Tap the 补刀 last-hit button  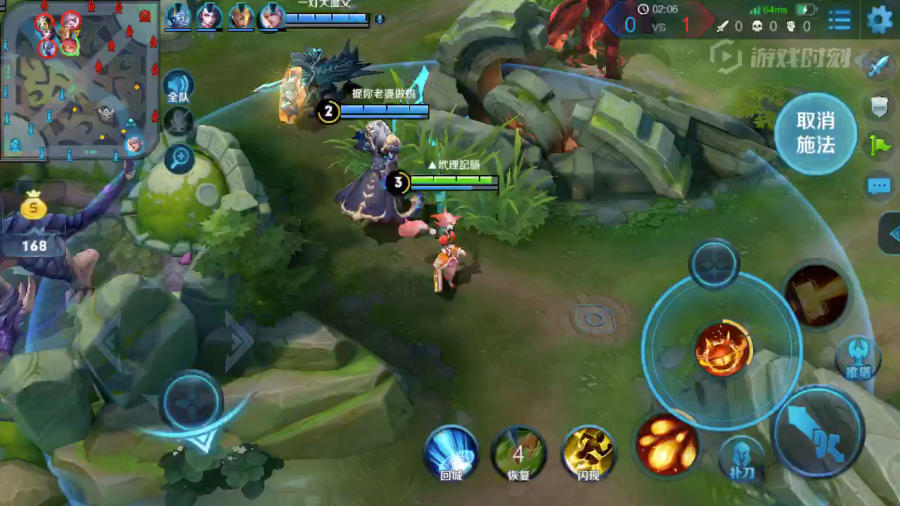point(739,457)
